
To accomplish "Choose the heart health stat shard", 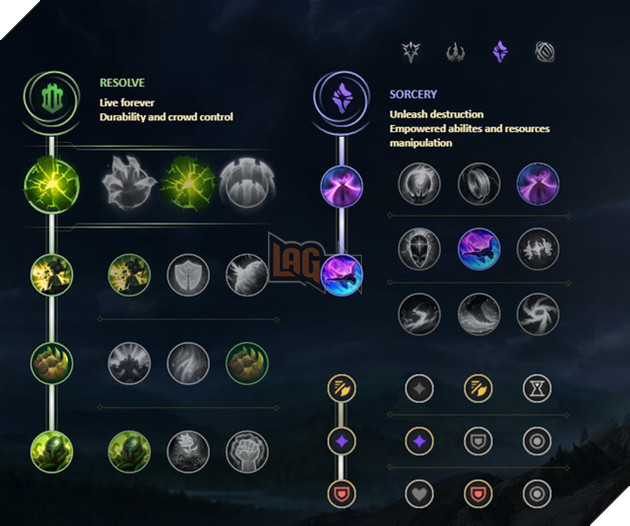I will [419, 492].
